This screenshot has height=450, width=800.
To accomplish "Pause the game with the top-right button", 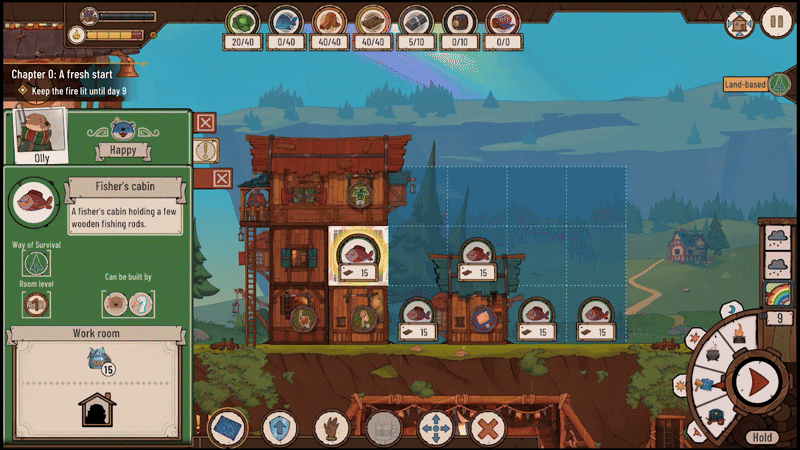I will pyautogui.click(x=776, y=21).
